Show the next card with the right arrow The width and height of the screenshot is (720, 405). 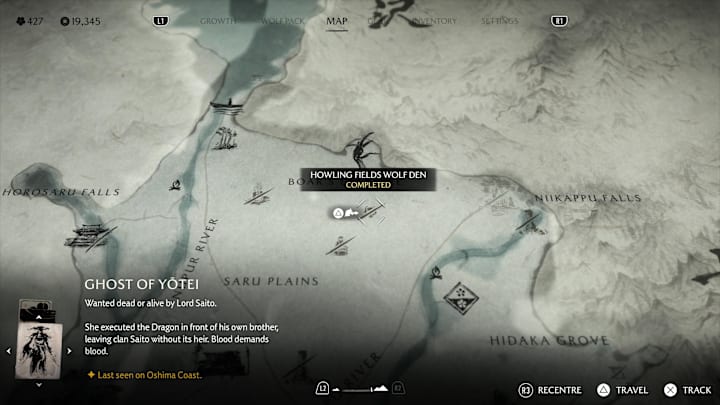pyautogui.click(x=72, y=351)
